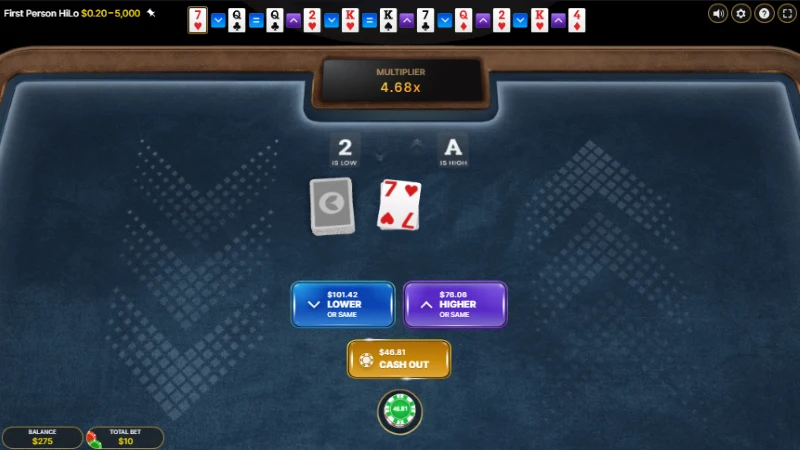Toggle the sound speaker icon
The image size is (800, 450).
point(718,13)
